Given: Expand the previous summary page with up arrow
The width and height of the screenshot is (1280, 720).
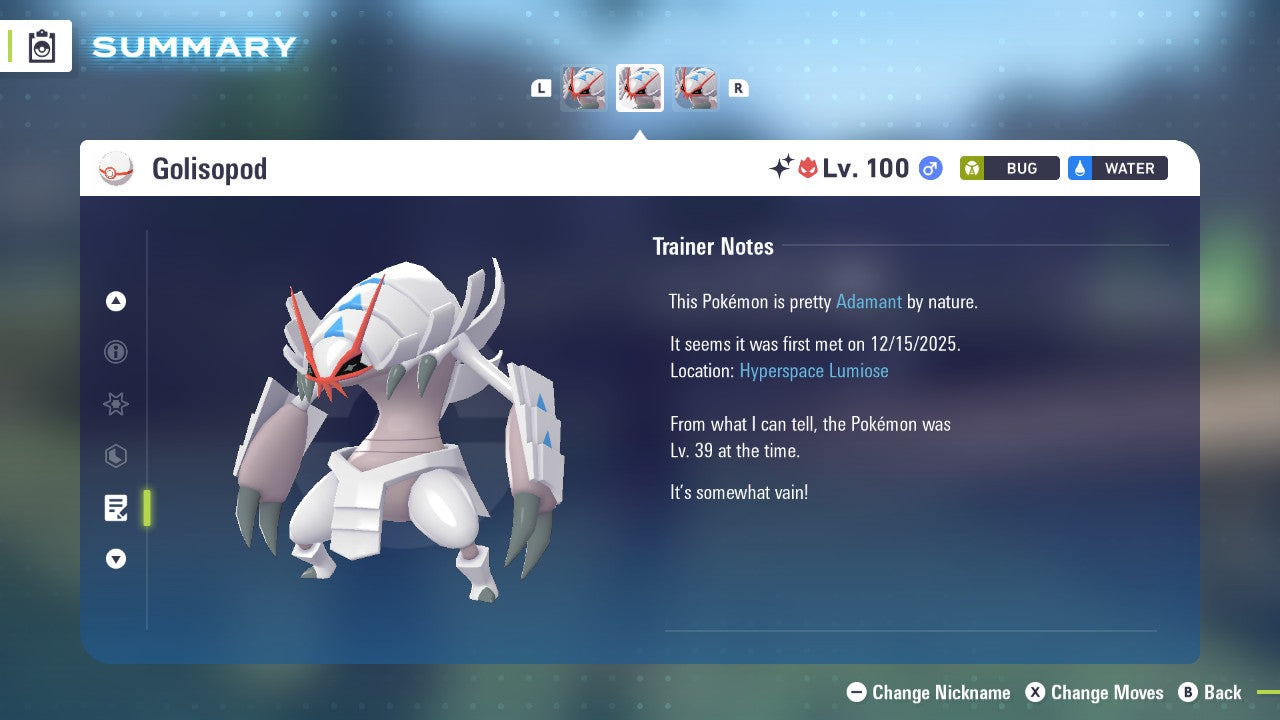Looking at the screenshot, I should [x=116, y=301].
